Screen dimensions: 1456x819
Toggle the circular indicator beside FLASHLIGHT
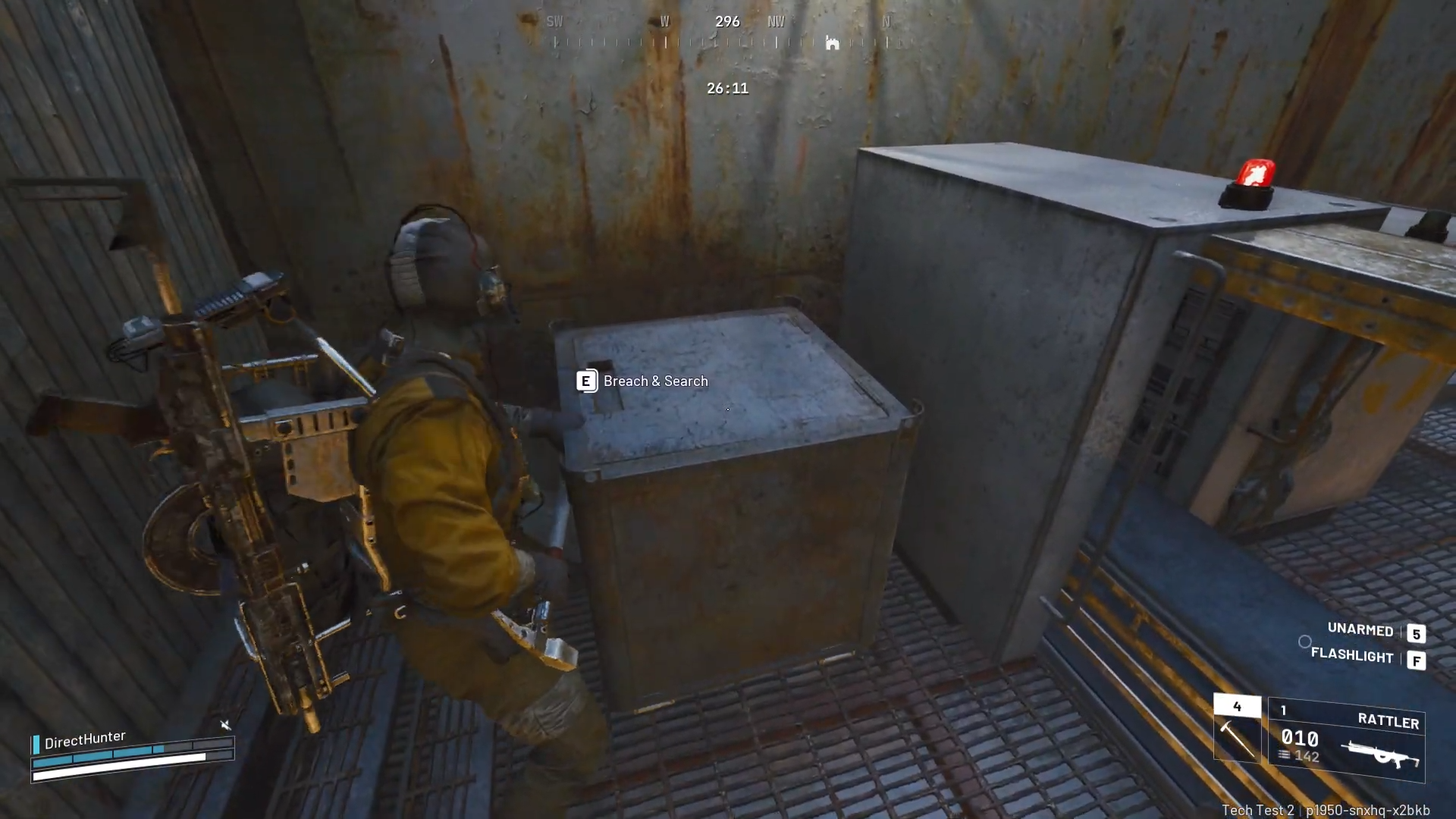[1305, 642]
